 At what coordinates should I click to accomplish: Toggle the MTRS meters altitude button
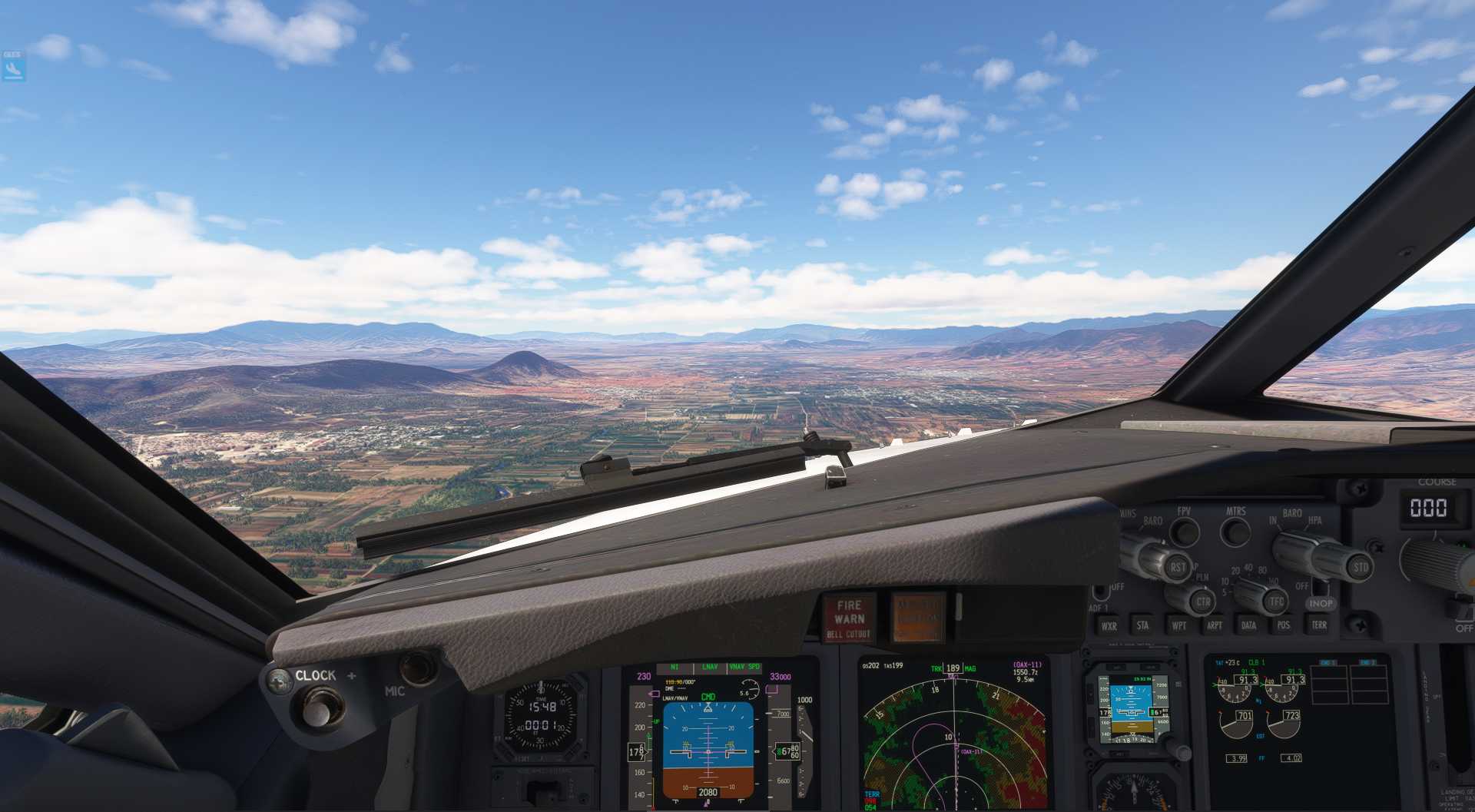(x=1235, y=532)
